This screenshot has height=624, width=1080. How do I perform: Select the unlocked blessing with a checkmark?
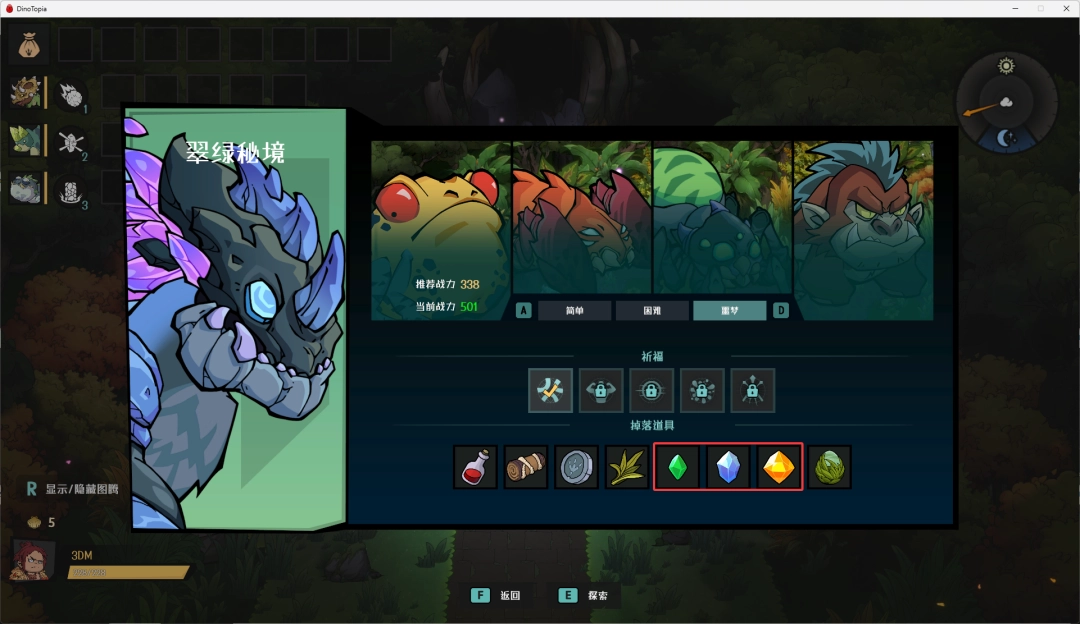[551, 390]
